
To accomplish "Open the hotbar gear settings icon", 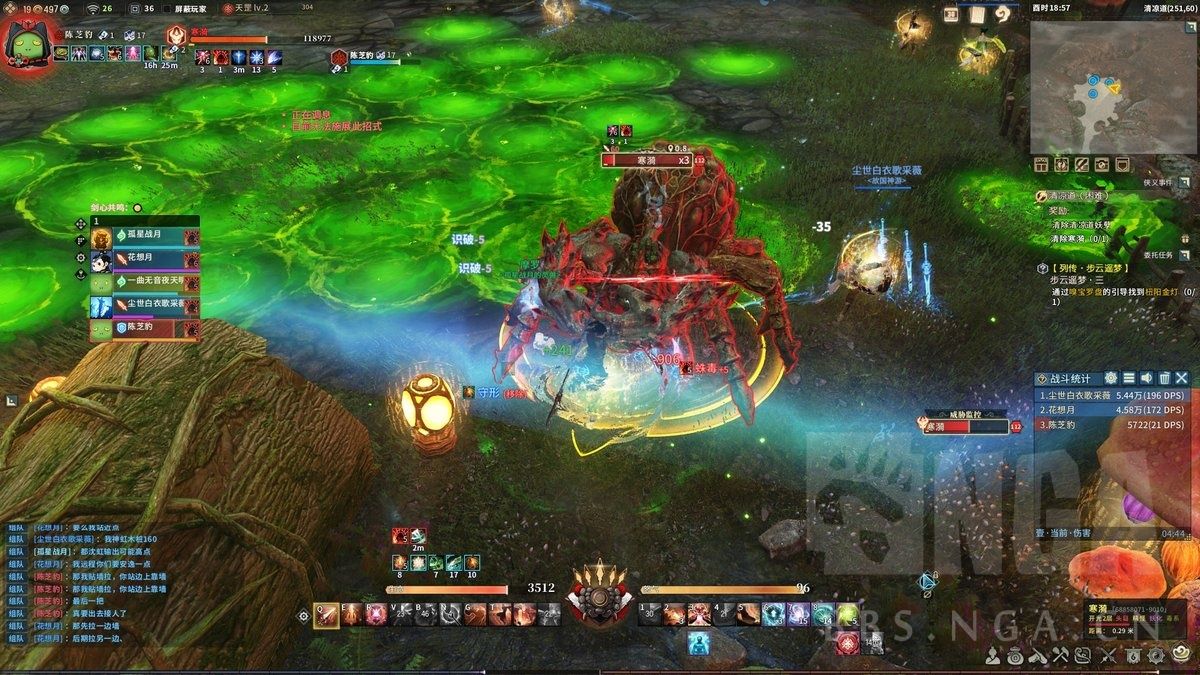I will point(303,616).
